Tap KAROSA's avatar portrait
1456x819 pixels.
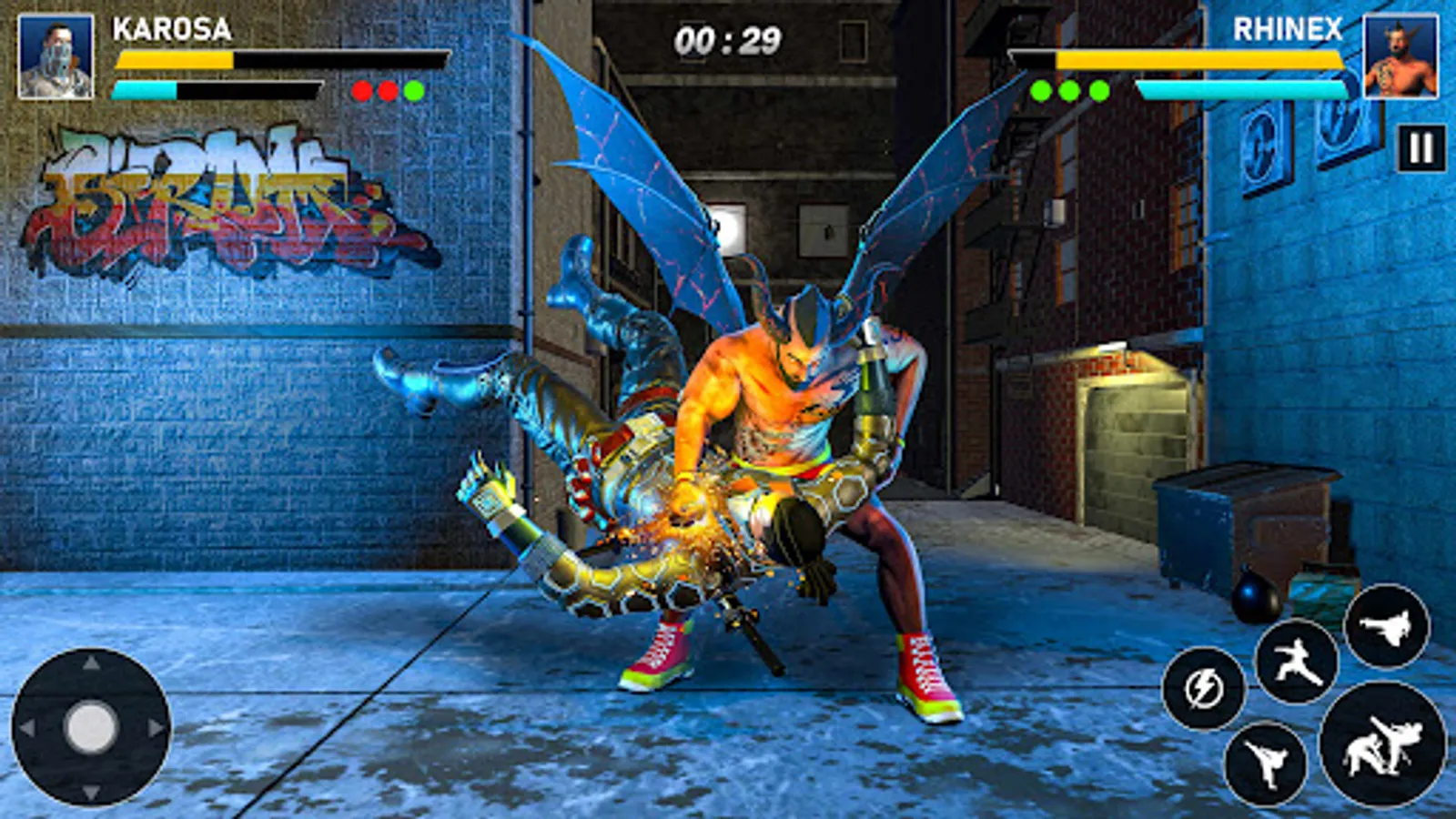tap(56, 56)
